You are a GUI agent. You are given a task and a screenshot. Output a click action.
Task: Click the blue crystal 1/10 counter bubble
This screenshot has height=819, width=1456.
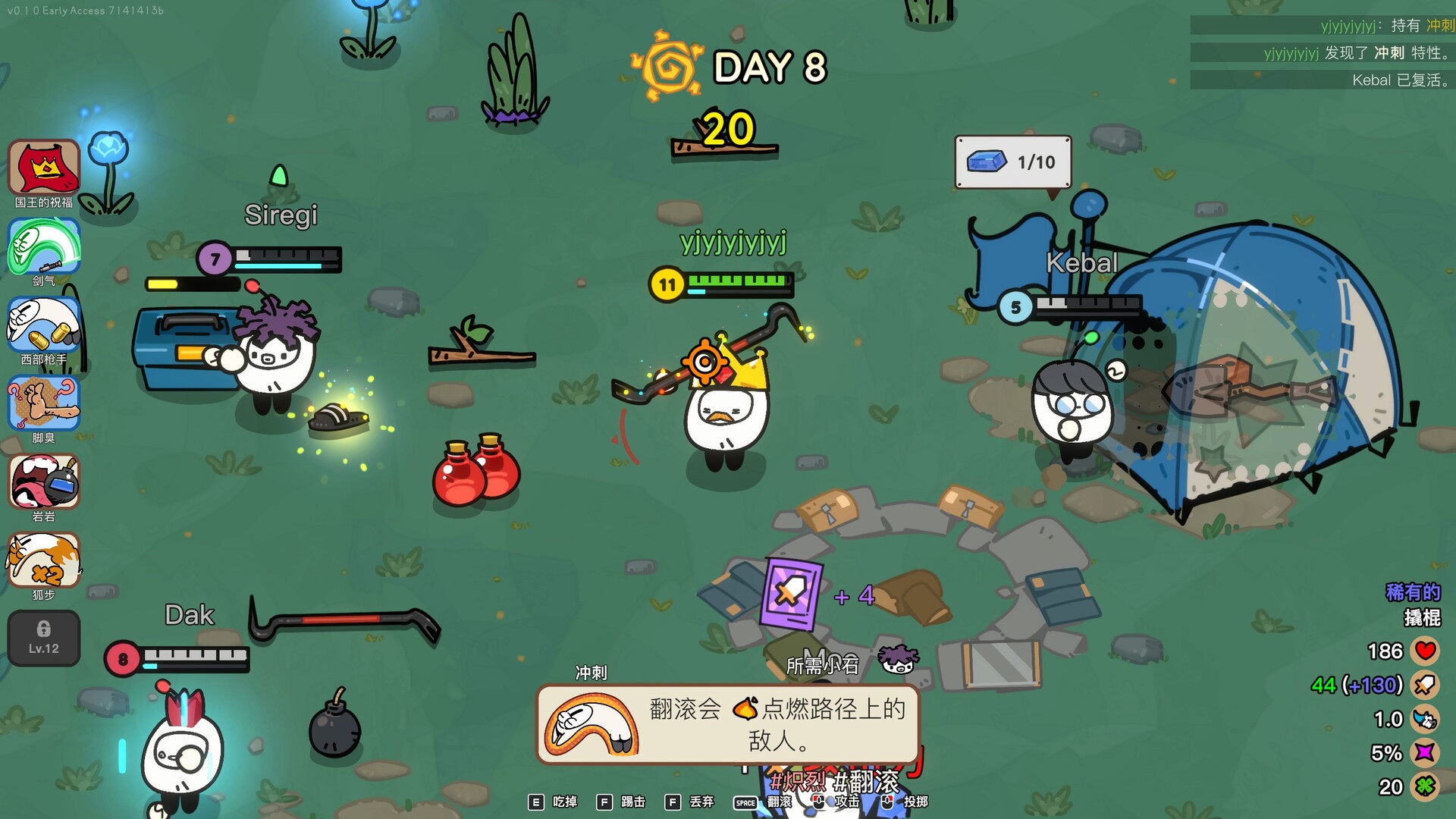[1012, 162]
